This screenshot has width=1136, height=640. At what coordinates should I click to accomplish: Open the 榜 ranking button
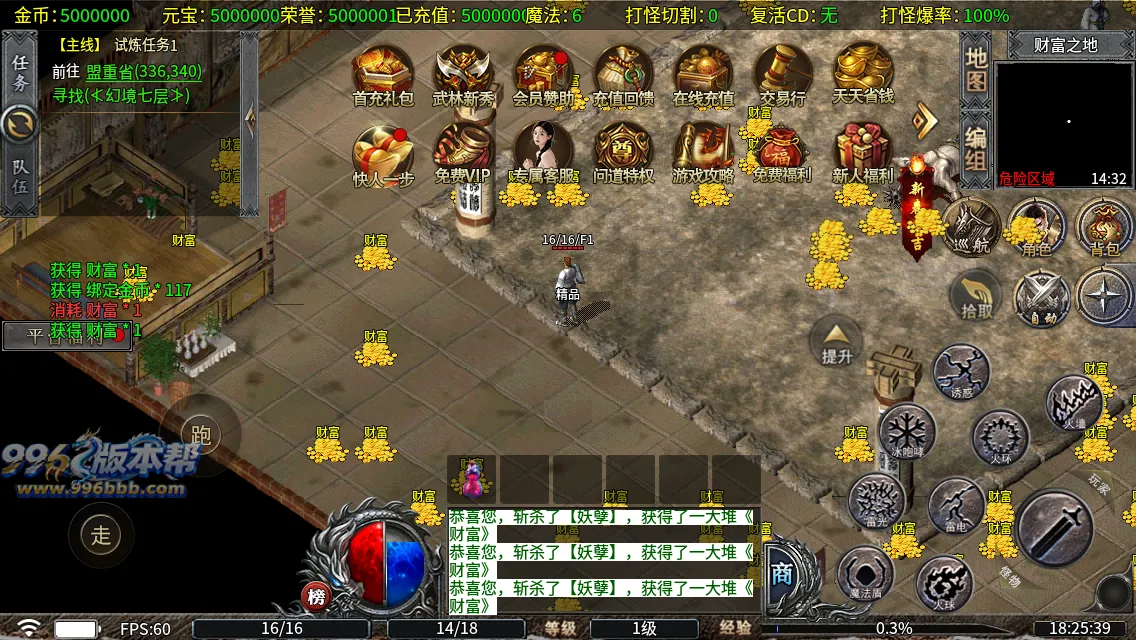[x=317, y=597]
